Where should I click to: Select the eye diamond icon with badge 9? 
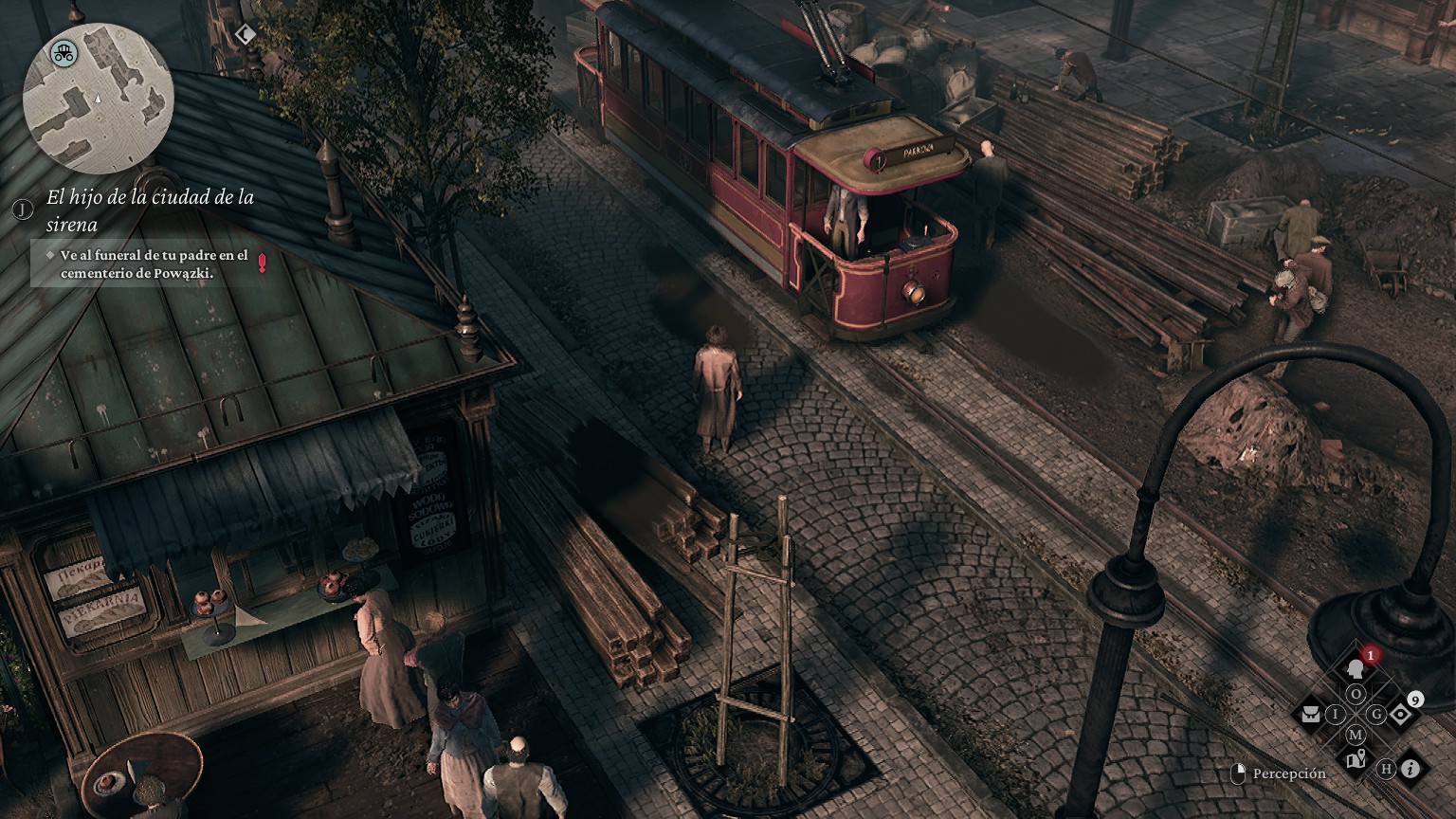(1400, 714)
